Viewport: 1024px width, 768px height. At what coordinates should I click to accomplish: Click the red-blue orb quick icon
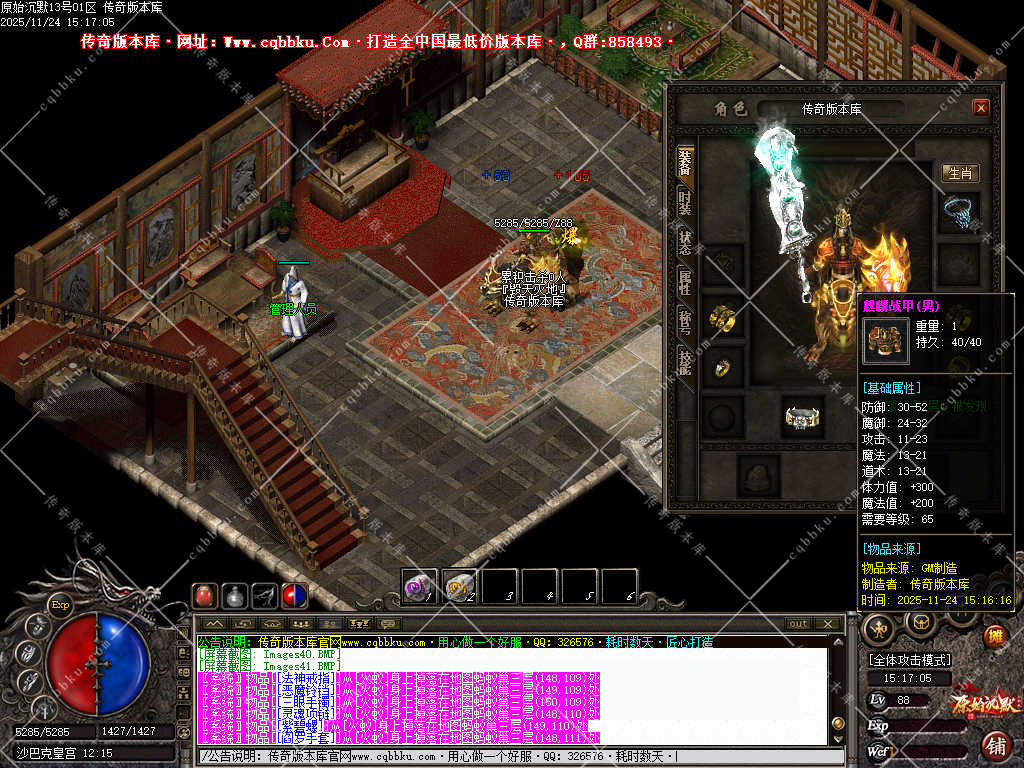point(294,596)
